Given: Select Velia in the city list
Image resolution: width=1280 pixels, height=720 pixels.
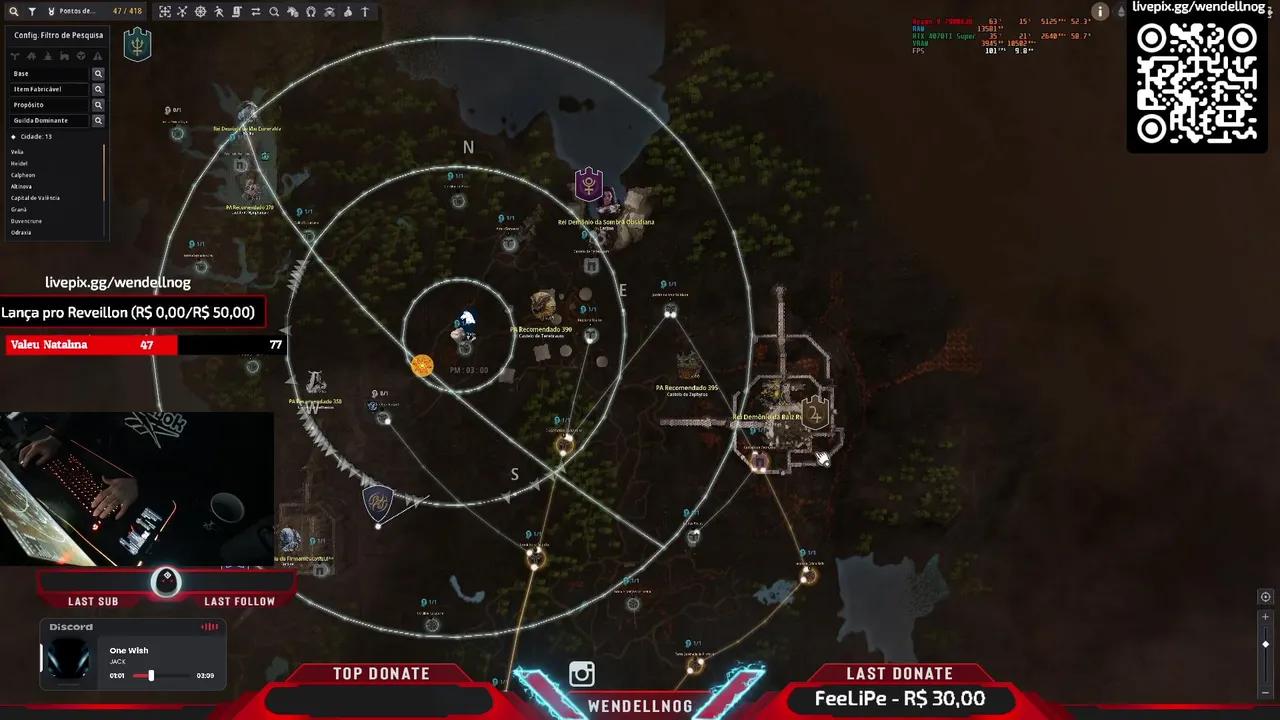Looking at the screenshot, I should point(18,152).
